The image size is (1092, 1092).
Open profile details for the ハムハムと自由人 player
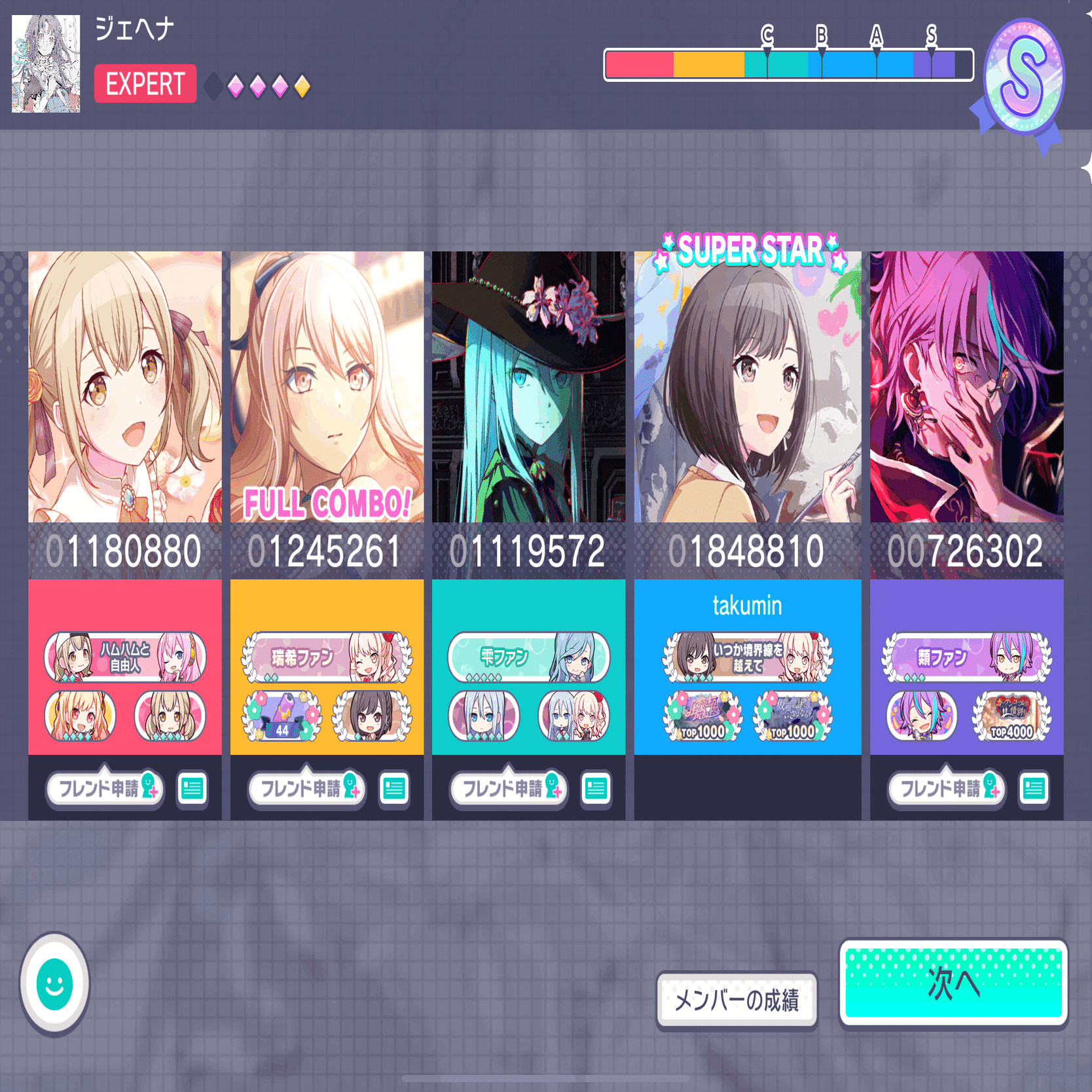click(x=192, y=789)
